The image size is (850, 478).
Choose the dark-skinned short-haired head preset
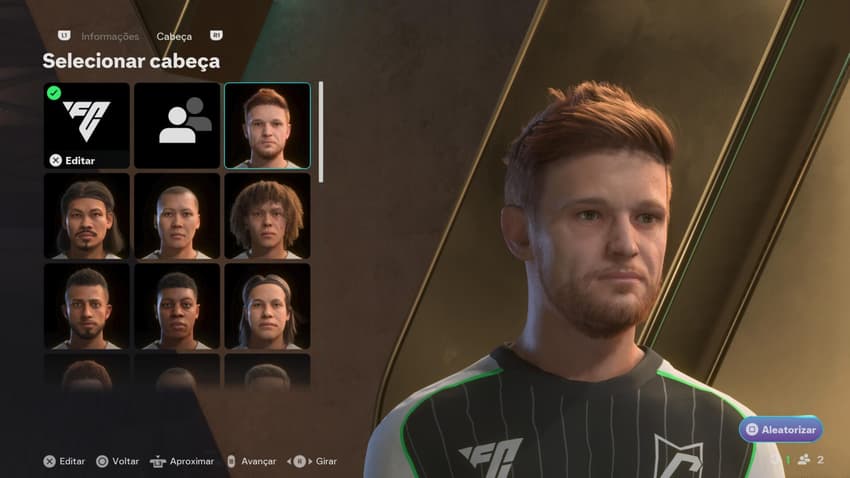[x=177, y=306]
